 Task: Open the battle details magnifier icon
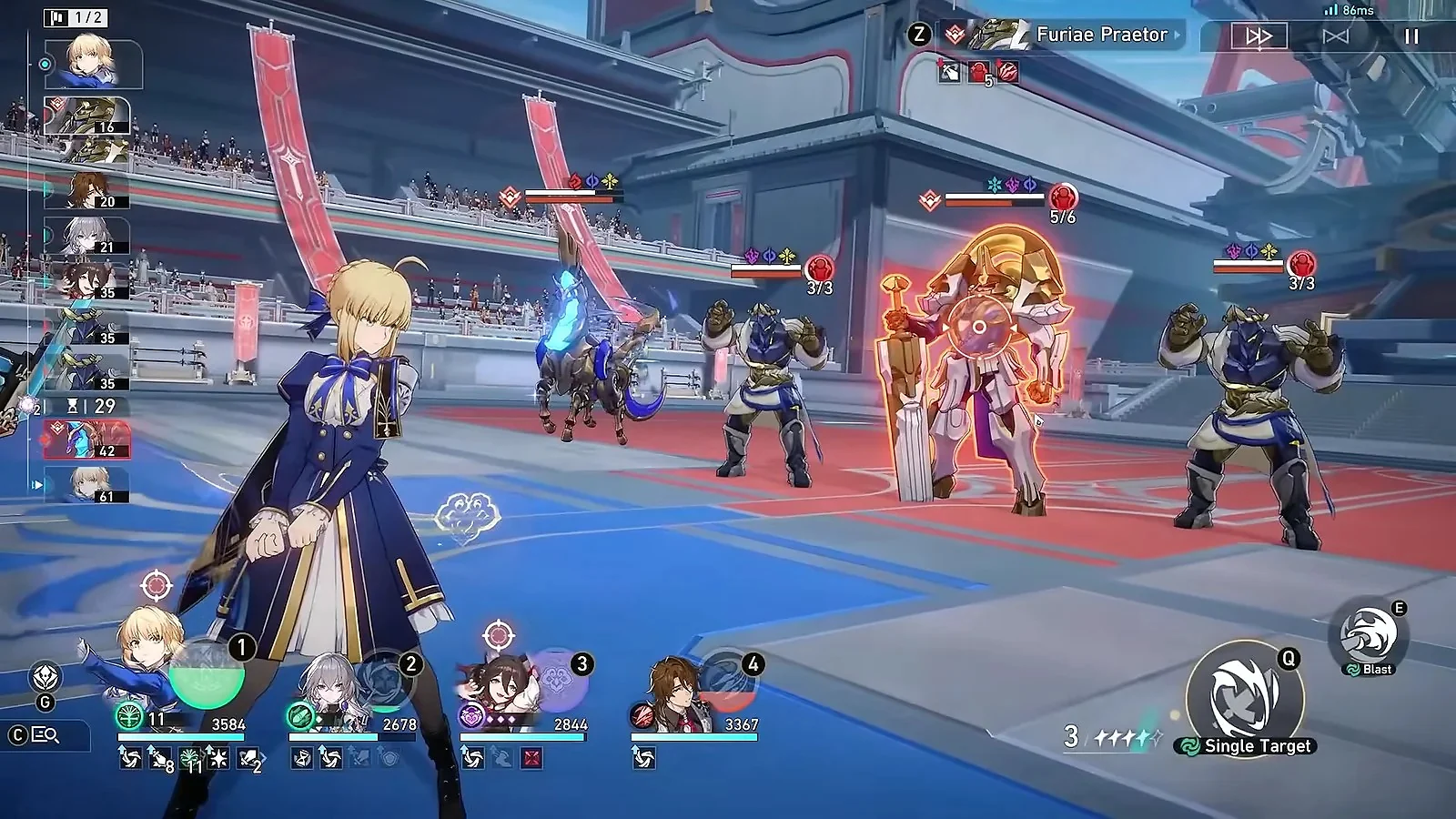tap(45, 735)
